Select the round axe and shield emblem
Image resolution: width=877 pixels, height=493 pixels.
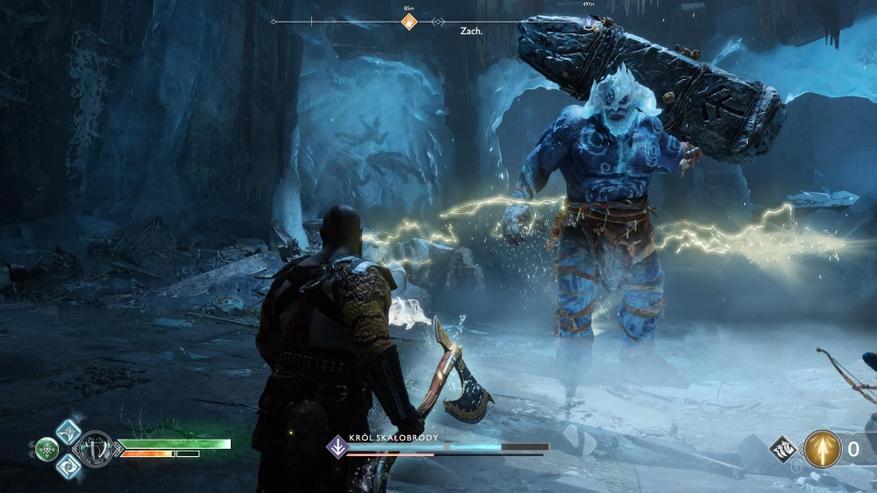click(96, 449)
